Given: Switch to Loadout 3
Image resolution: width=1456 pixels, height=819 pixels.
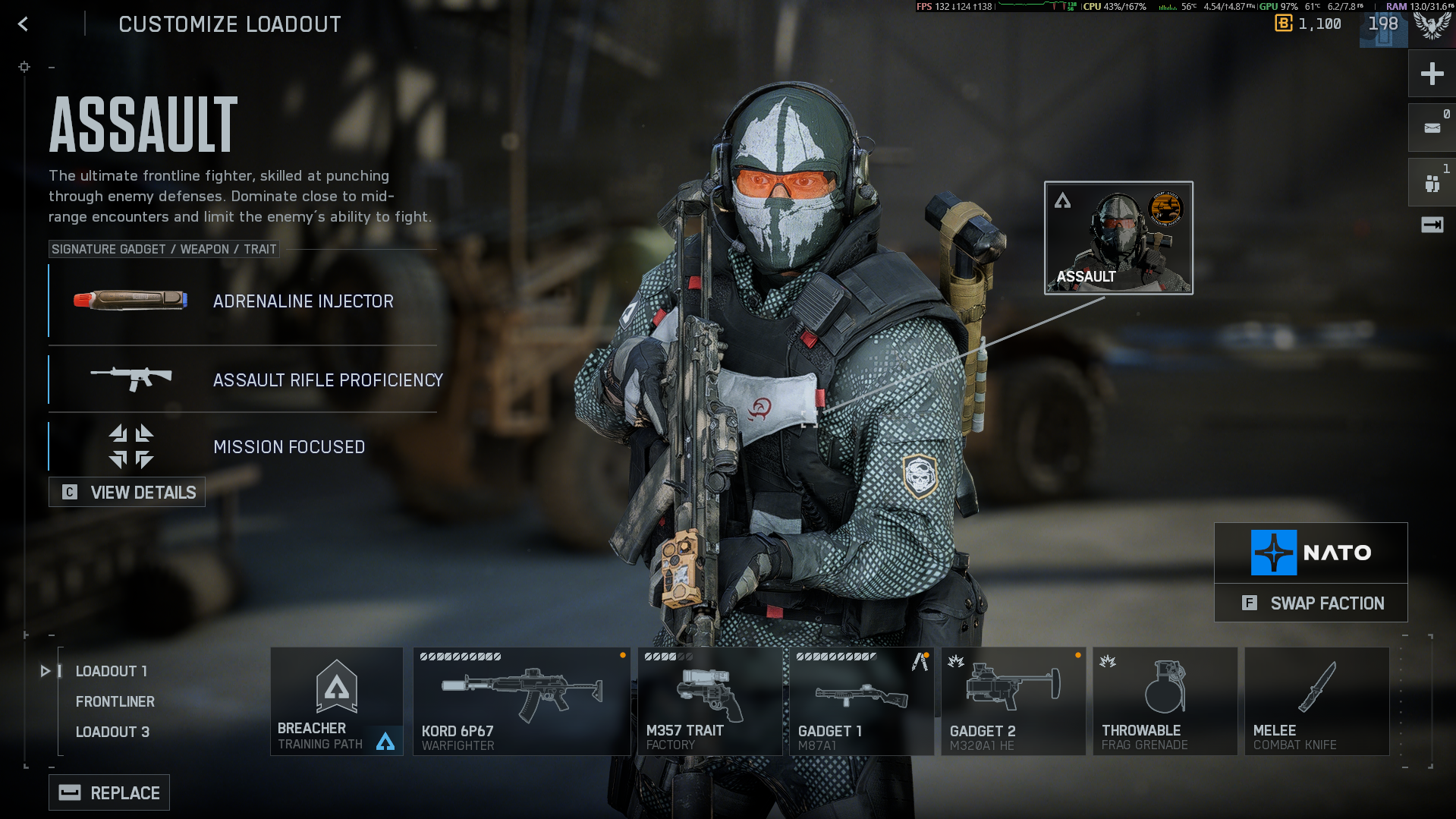Looking at the screenshot, I should tap(112, 732).
